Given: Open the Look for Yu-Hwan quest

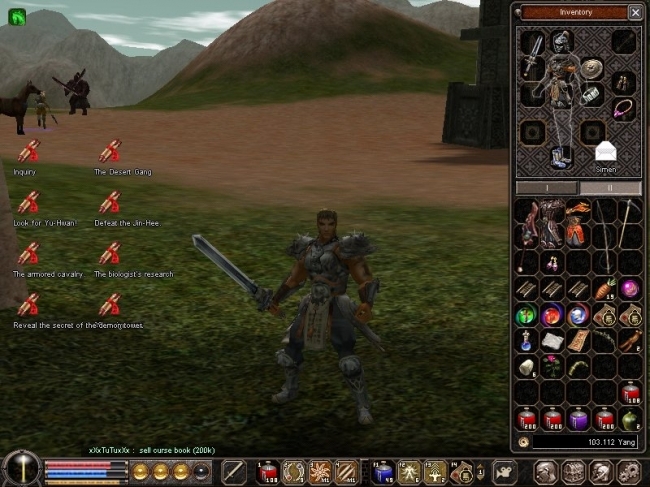Looking at the screenshot, I should [x=29, y=203].
